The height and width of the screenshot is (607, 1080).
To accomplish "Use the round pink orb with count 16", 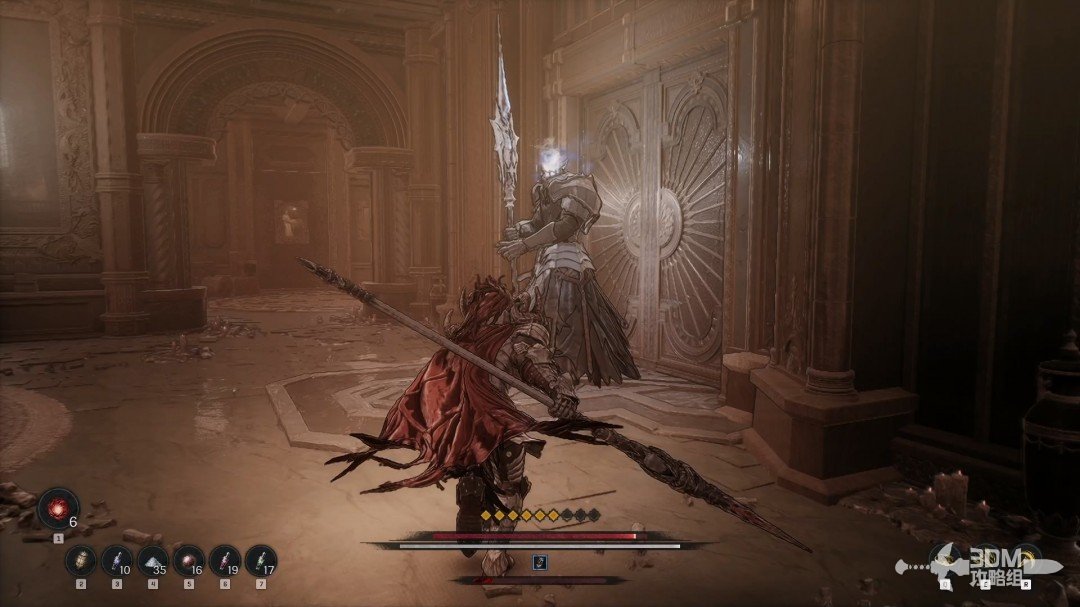I will [188, 560].
